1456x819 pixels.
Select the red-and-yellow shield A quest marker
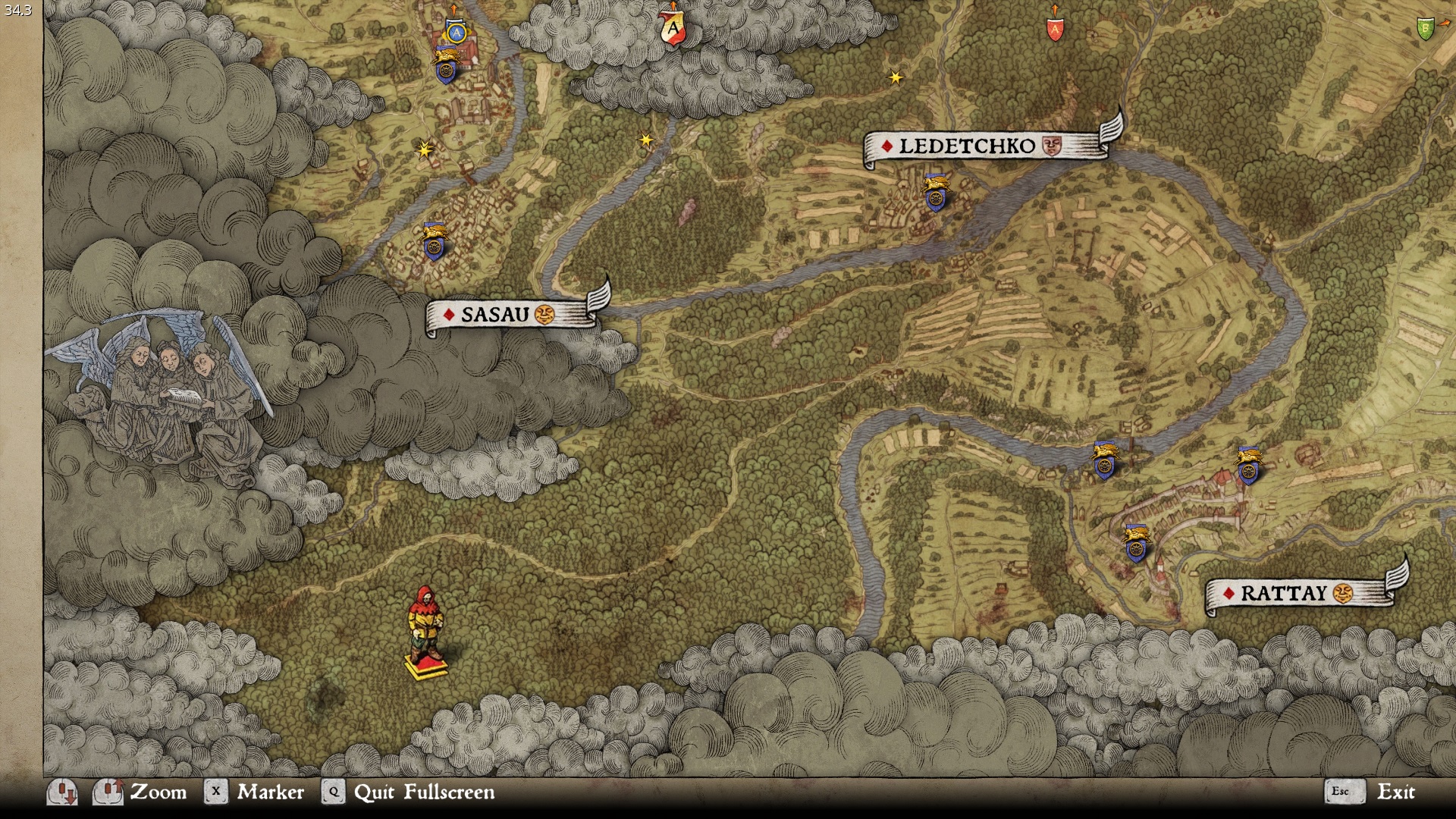pyautogui.click(x=673, y=30)
